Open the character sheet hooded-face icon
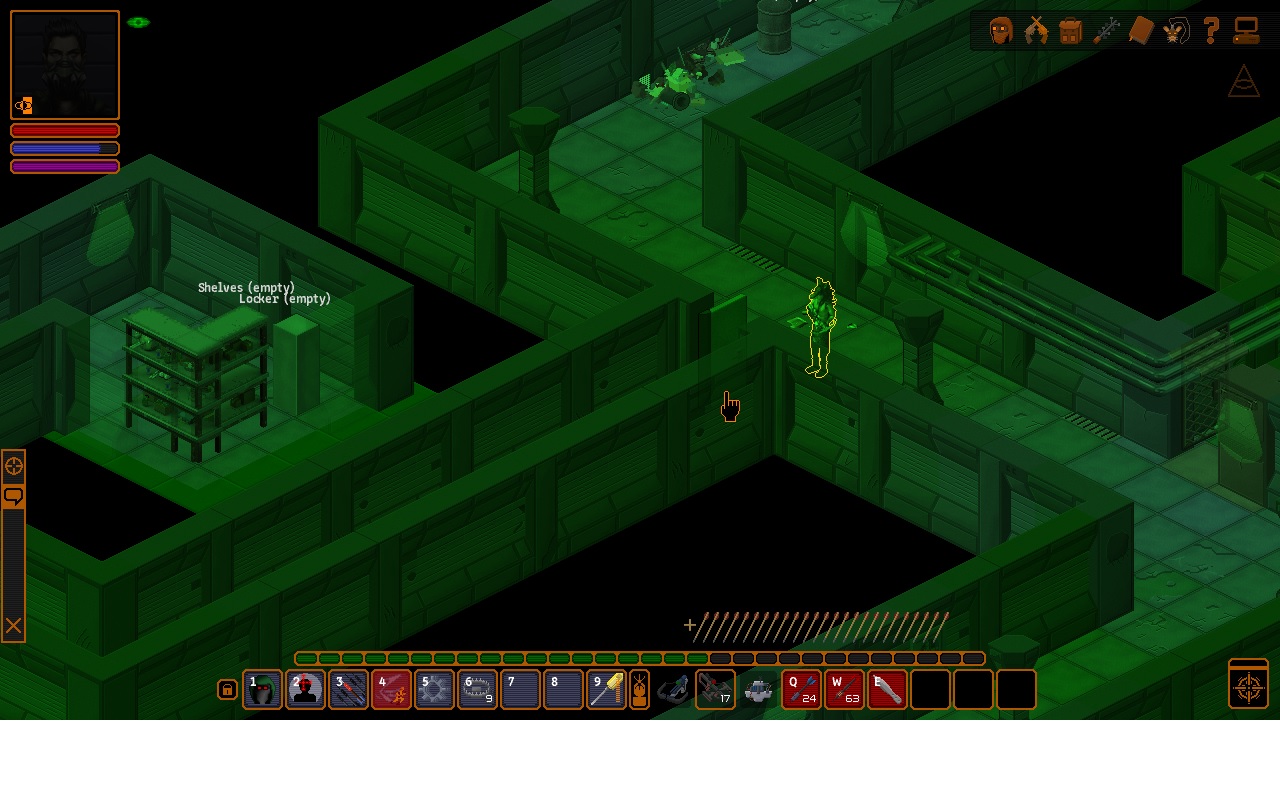1280x800 pixels. point(1001,31)
